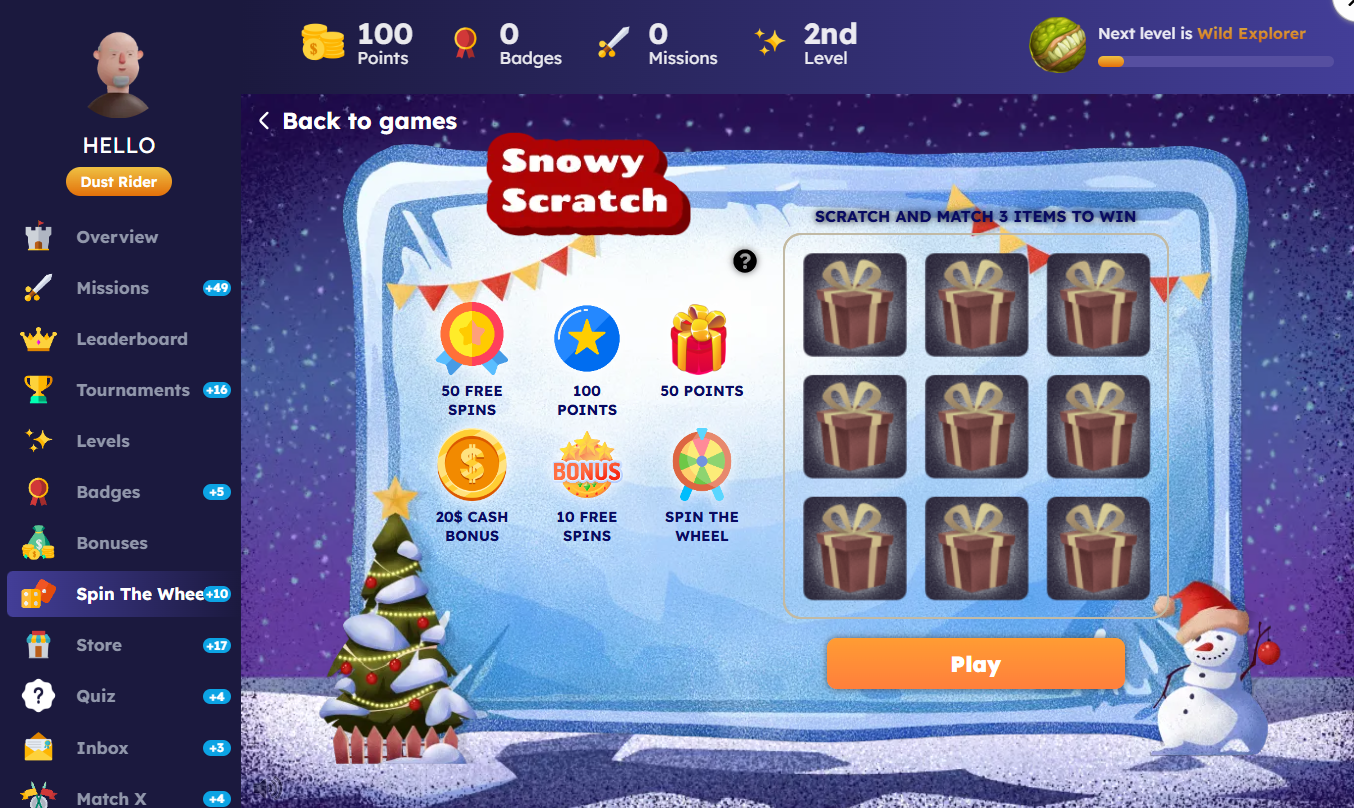1354x808 pixels.
Task: Open the Missions section
Action: 112,288
